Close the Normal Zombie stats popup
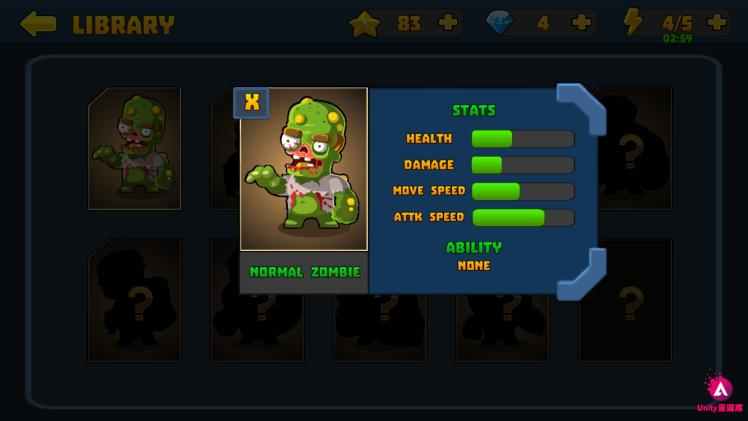Screen dimensions: 748x421 (251, 102)
